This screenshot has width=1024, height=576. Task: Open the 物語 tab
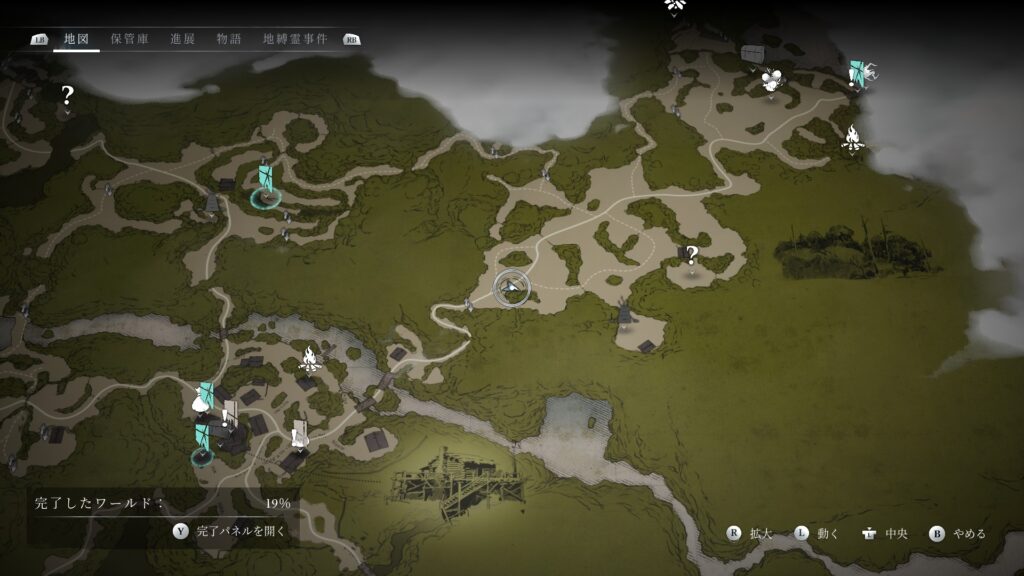pyautogui.click(x=229, y=39)
